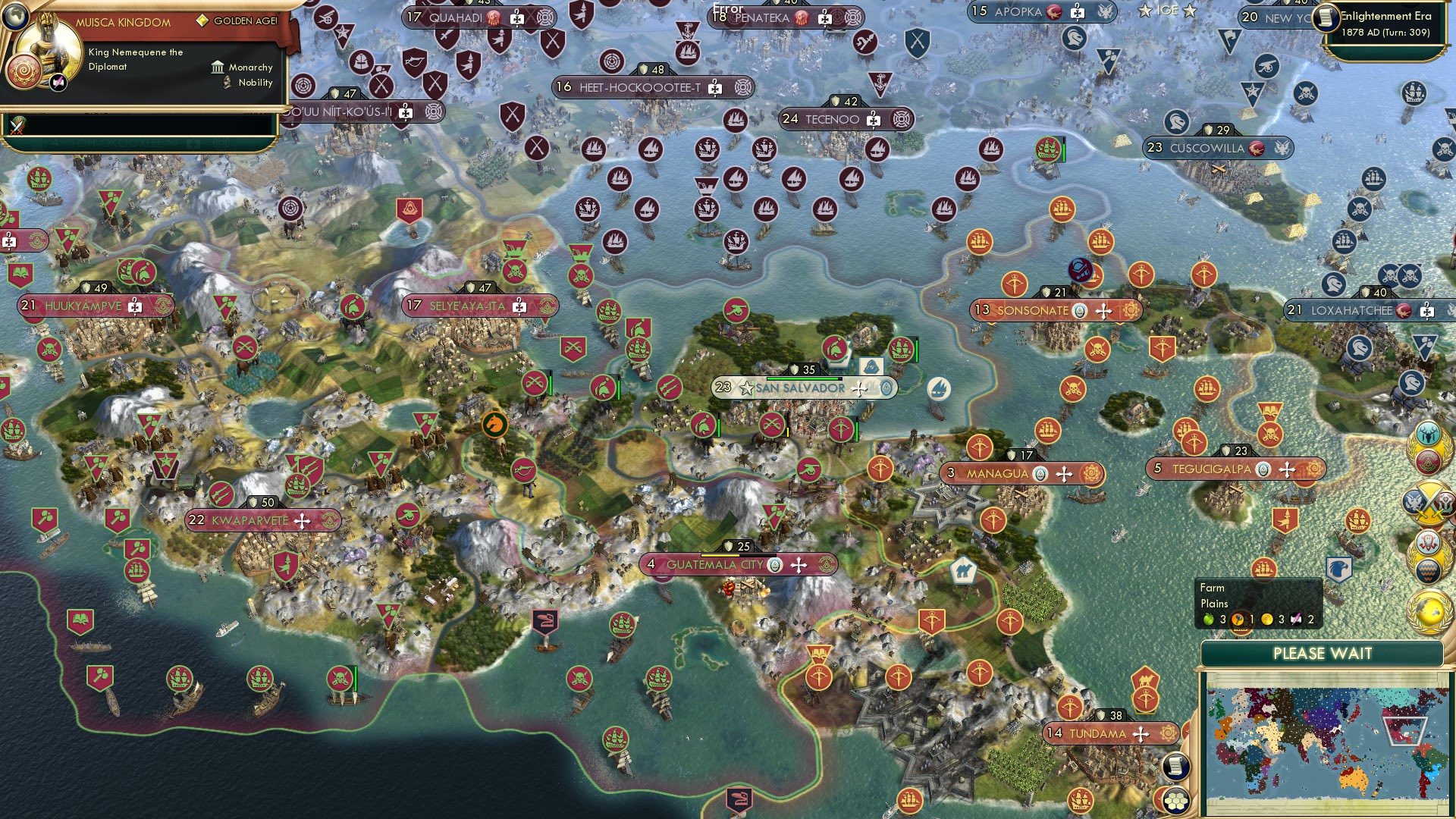Screen dimensions: 1456x819
Task: Toggle strategic view with the hexagon icon
Action: pos(1175,802)
